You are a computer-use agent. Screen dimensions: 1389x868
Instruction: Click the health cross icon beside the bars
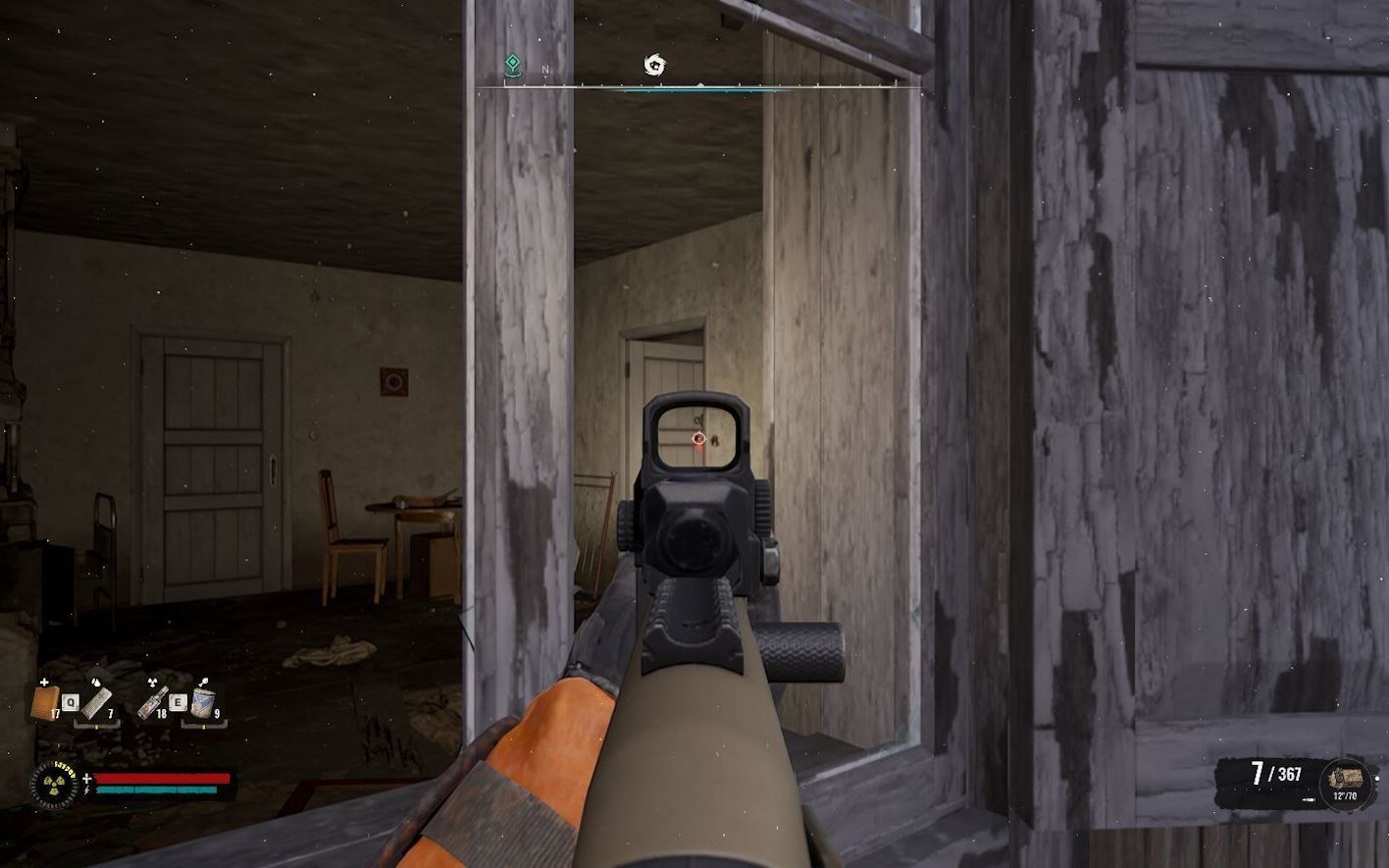pyautogui.click(x=87, y=778)
